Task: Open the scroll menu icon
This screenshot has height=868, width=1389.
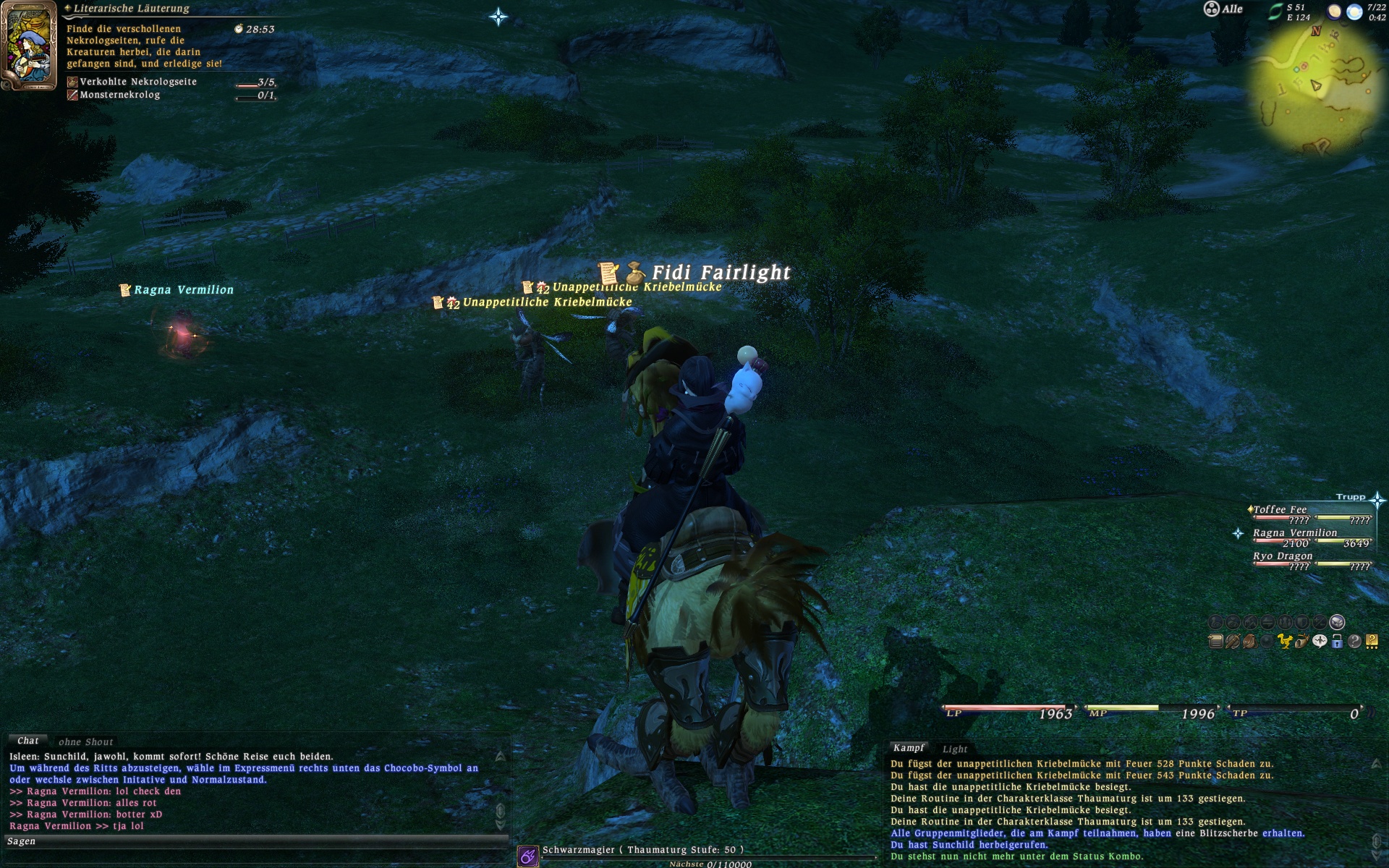Action: coord(1215,642)
